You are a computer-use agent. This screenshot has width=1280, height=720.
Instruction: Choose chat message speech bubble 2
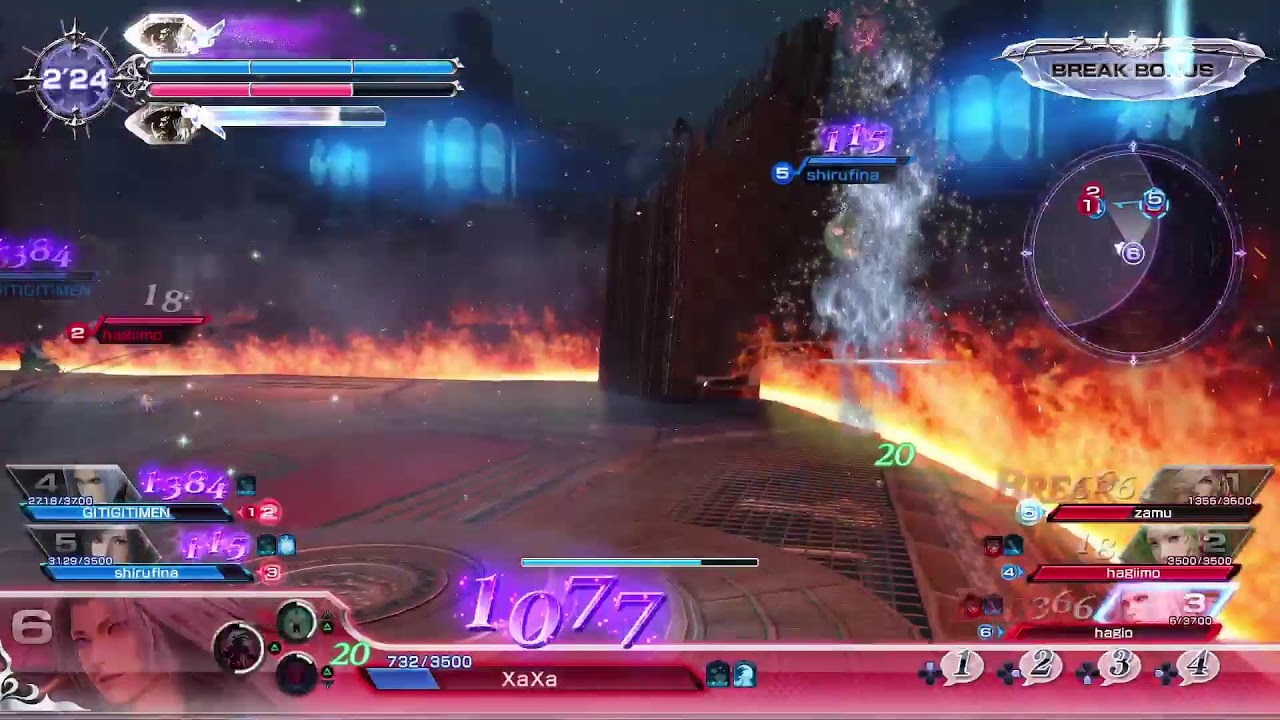(x=1040, y=666)
